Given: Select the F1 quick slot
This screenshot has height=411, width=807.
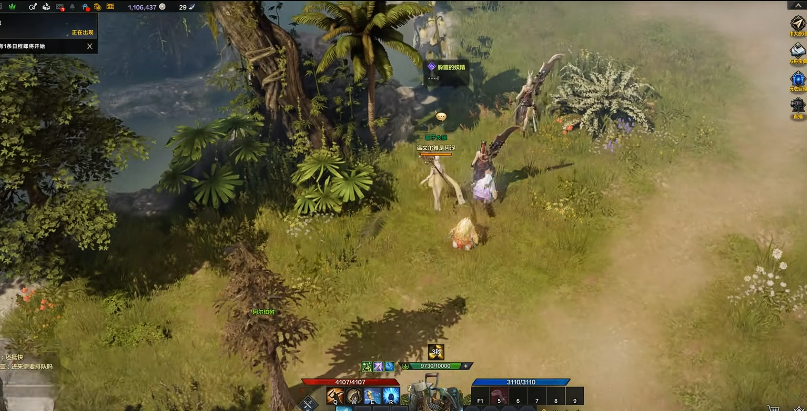Looking at the screenshot, I should tap(481, 398).
